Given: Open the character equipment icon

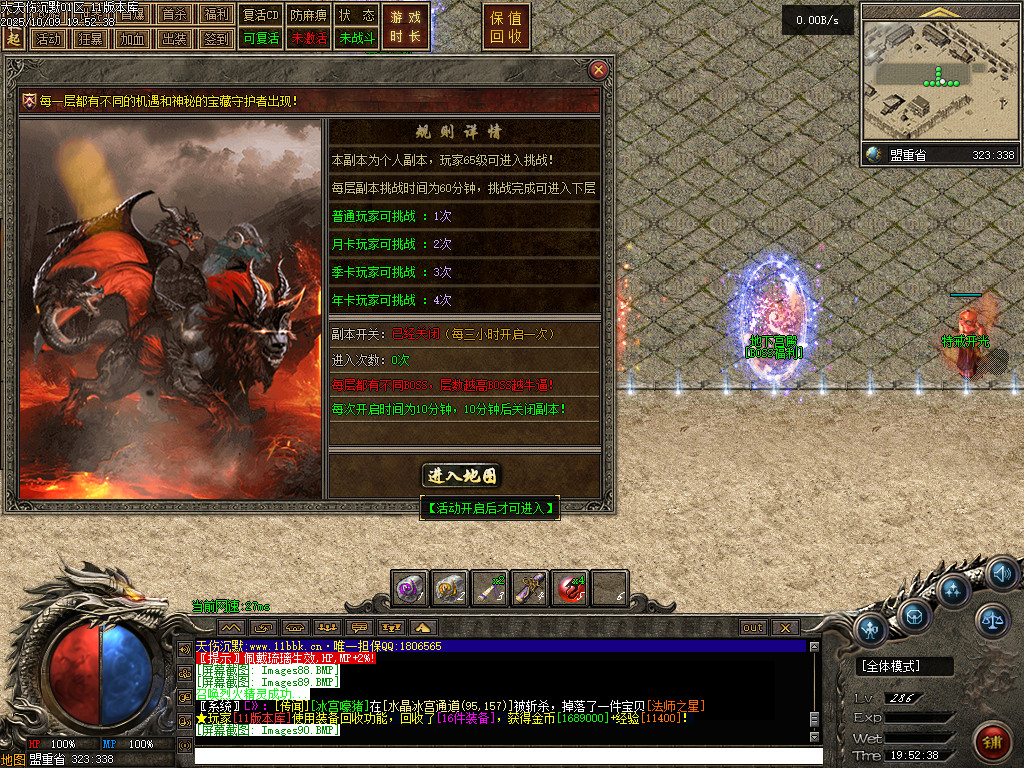Looking at the screenshot, I should coord(871,630).
